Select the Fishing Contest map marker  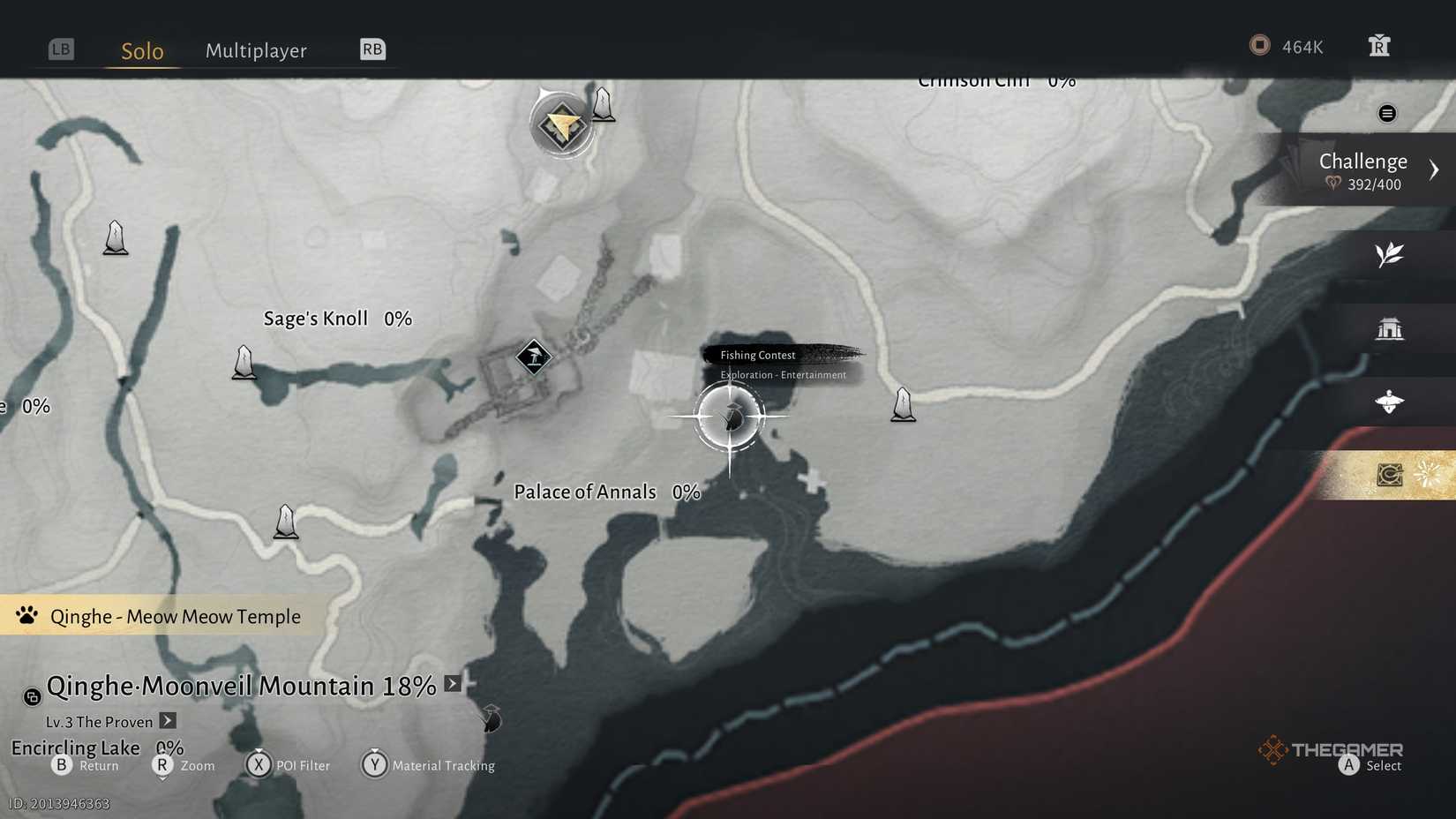[x=730, y=417]
